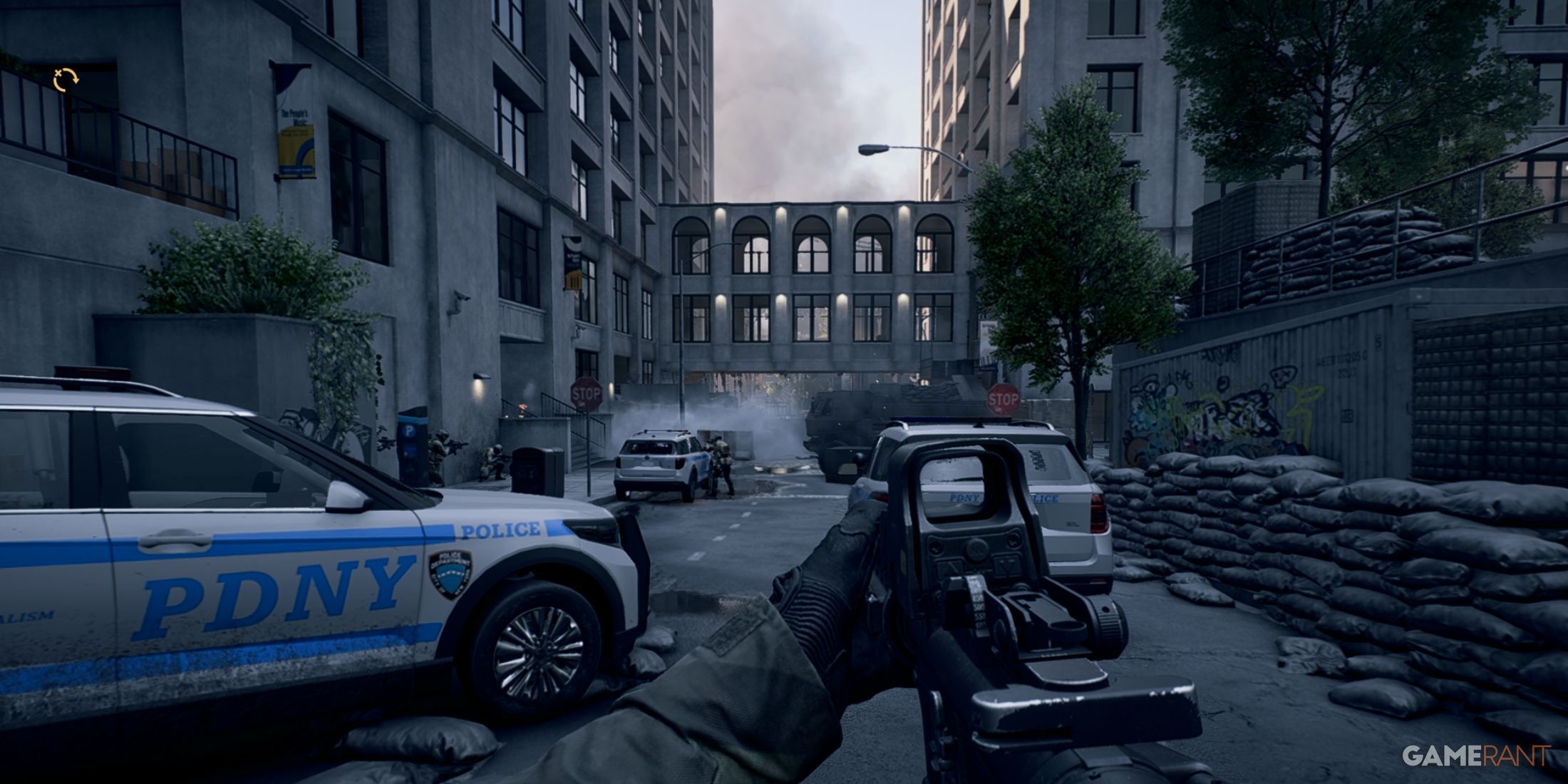The width and height of the screenshot is (1568, 784).
Task: Click the yellow circular arrows sync icon
Action: click(x=66, y=80)
